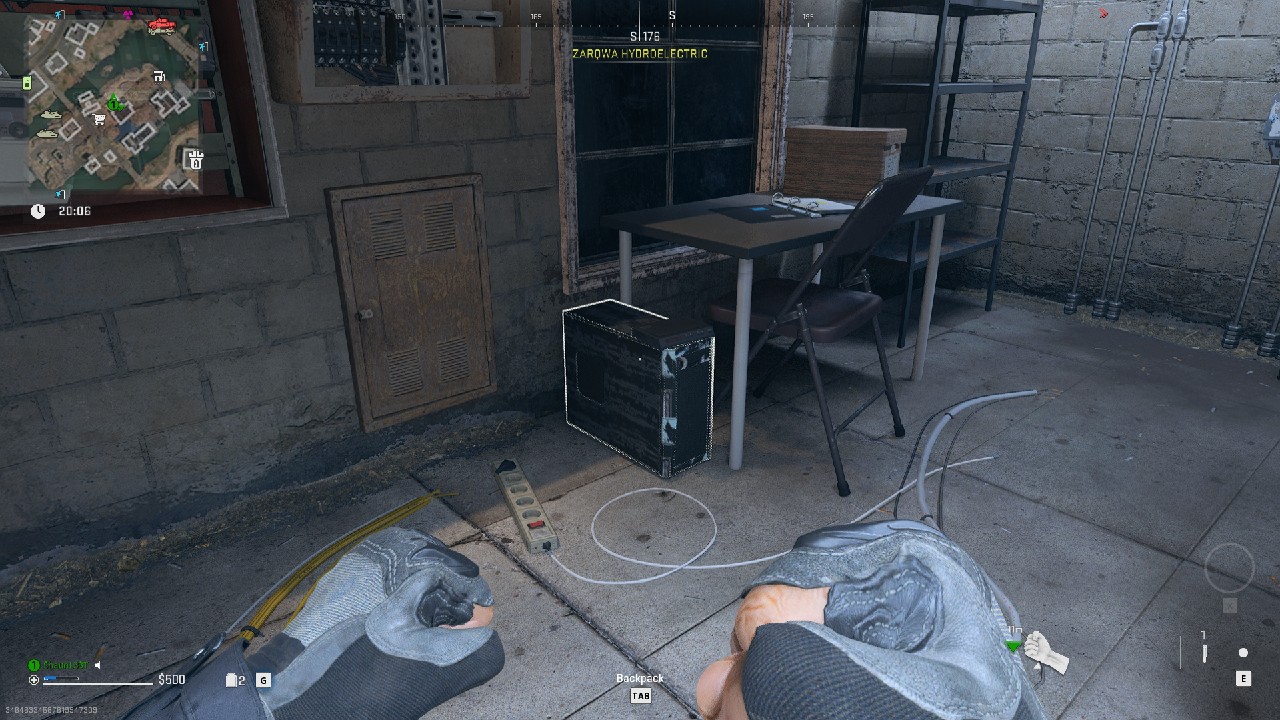
Task: Open the Backpack label at the bottom center
Action: coord(639,678)
